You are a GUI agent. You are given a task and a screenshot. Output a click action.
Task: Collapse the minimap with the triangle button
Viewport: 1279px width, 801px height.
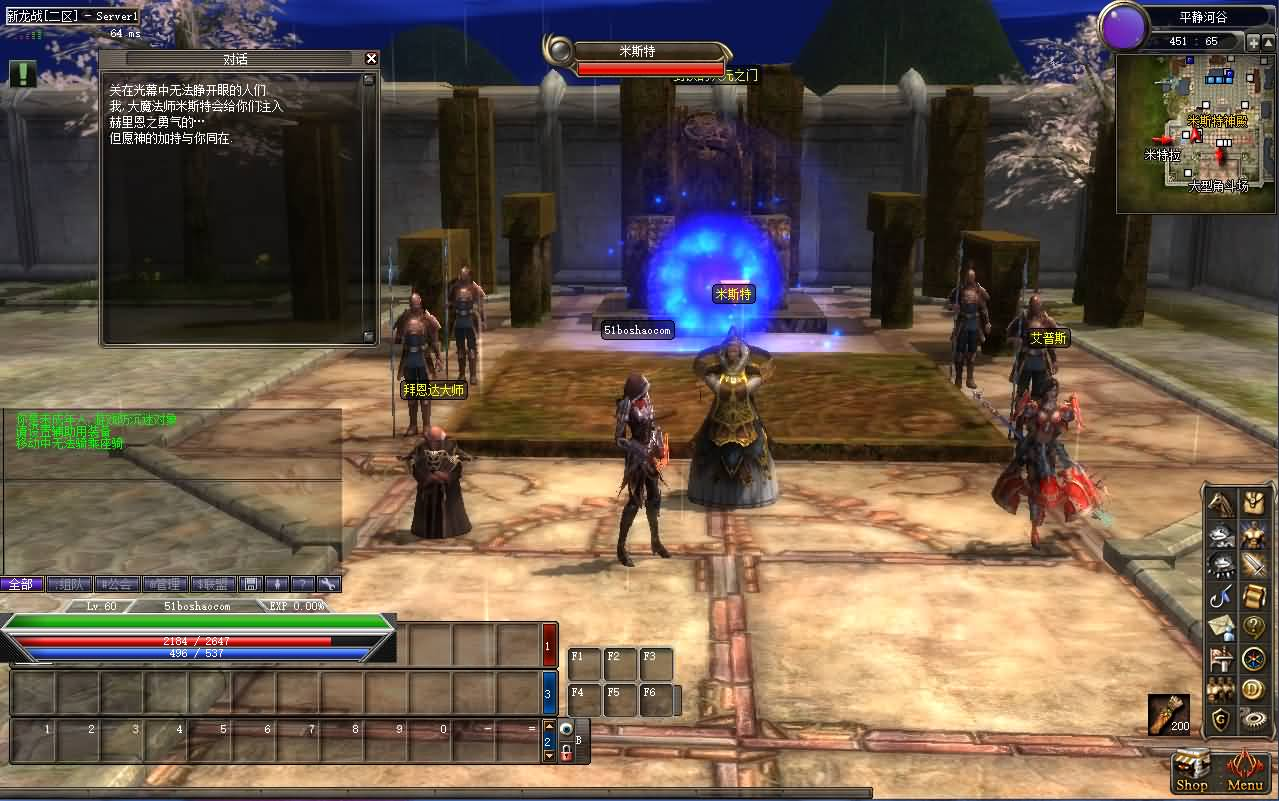point(1269,42)
